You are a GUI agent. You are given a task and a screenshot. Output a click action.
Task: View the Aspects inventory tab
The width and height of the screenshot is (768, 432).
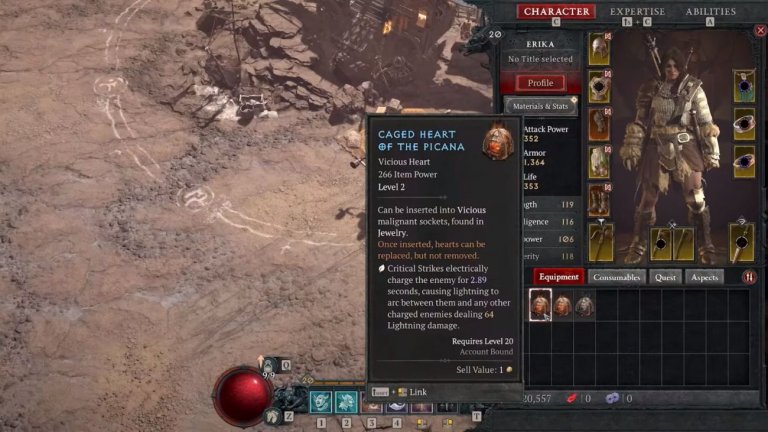click(x=704, y=277)
